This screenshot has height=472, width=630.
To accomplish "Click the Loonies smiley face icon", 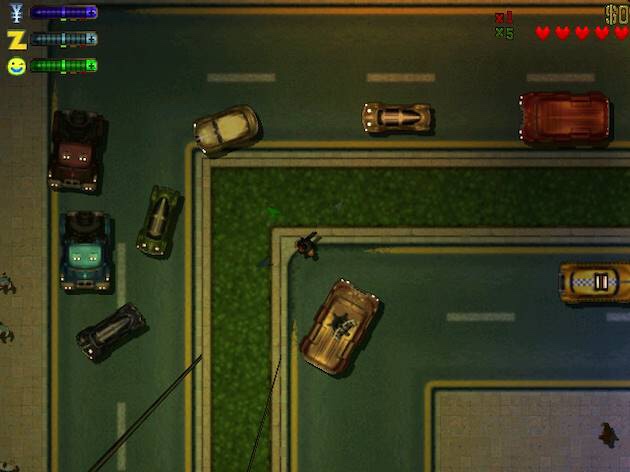I will (x=16, y=66).
